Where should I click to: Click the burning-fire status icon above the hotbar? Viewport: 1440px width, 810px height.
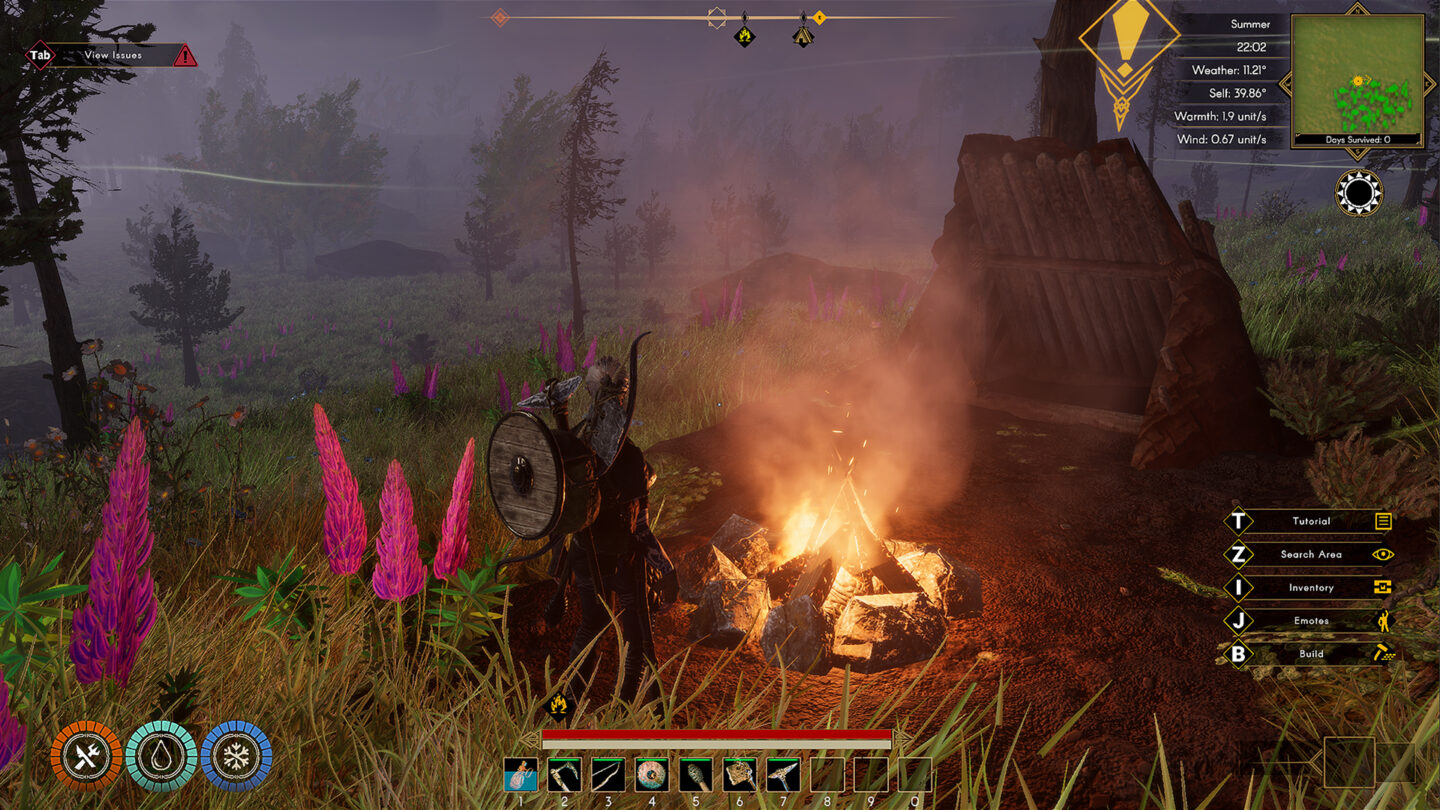point(560,707)
